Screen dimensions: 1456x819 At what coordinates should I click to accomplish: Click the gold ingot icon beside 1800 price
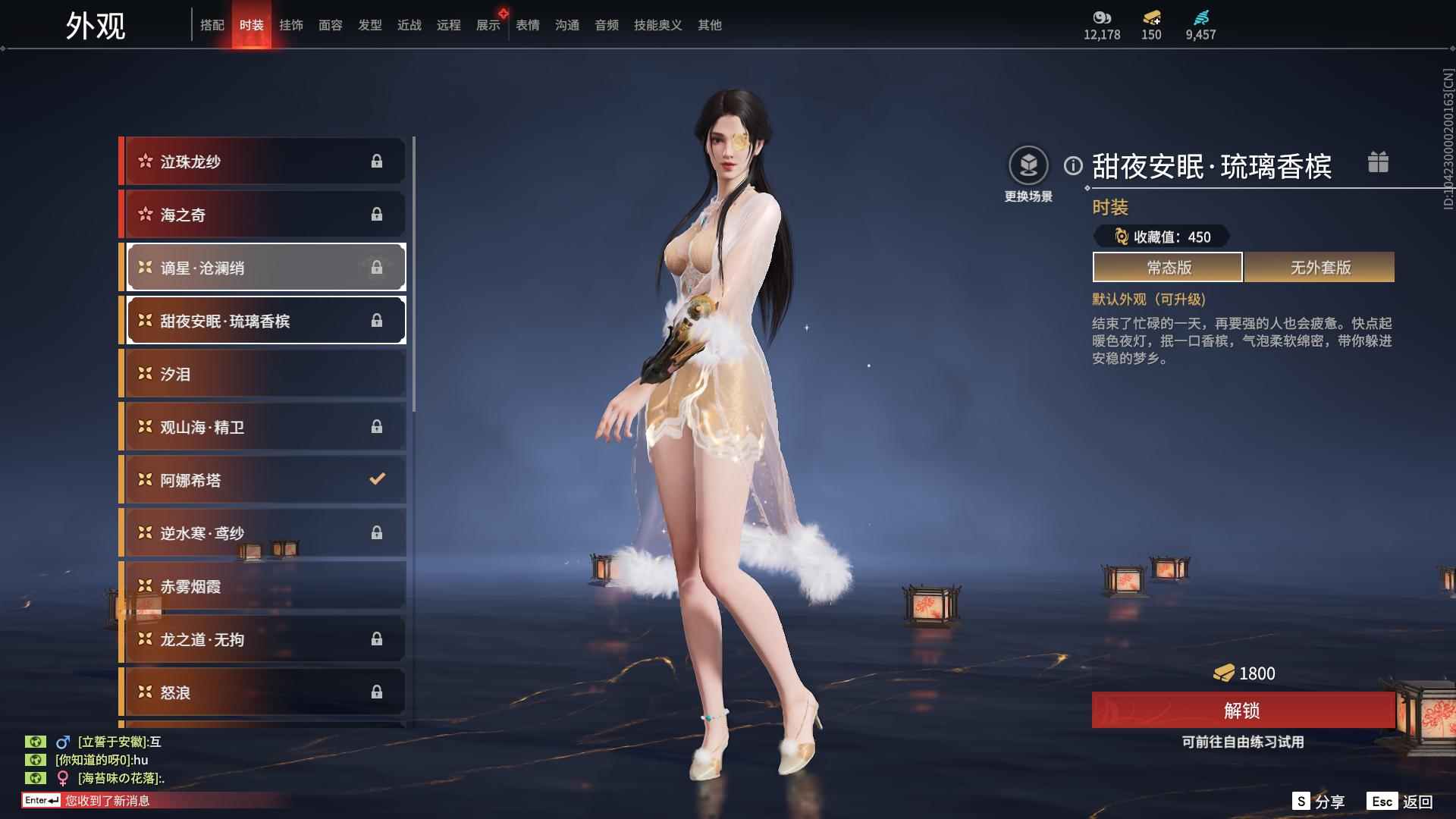pos(1225,673)
